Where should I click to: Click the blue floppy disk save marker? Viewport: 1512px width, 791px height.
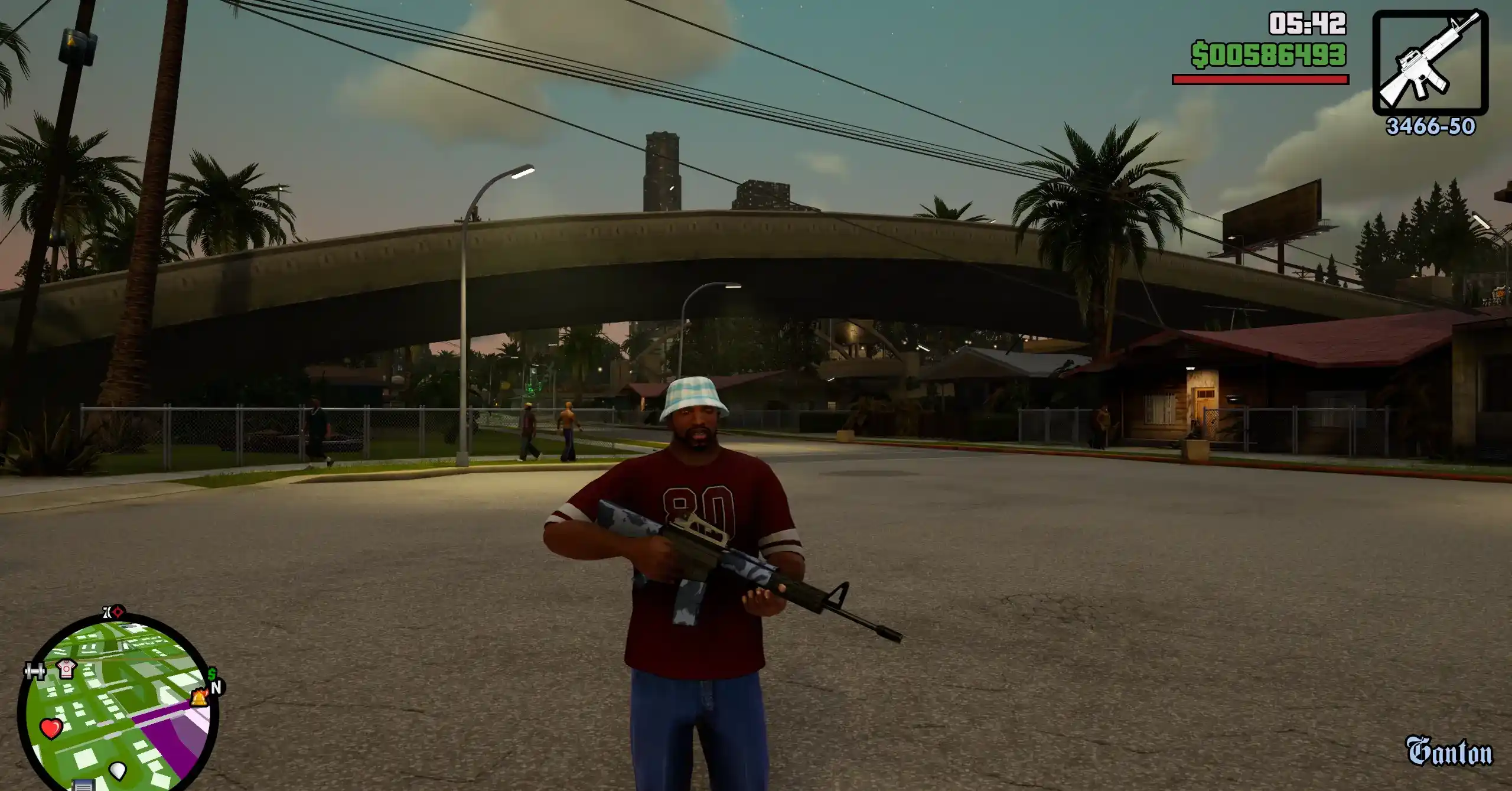tap(84, 786)
